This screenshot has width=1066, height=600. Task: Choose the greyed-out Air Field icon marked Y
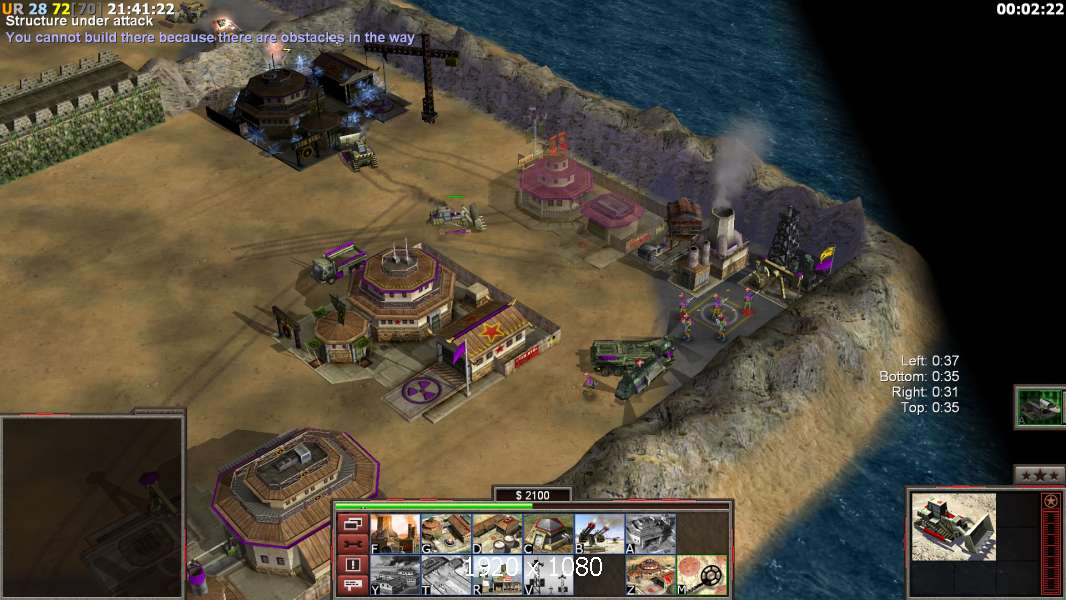tap(394, 575)
